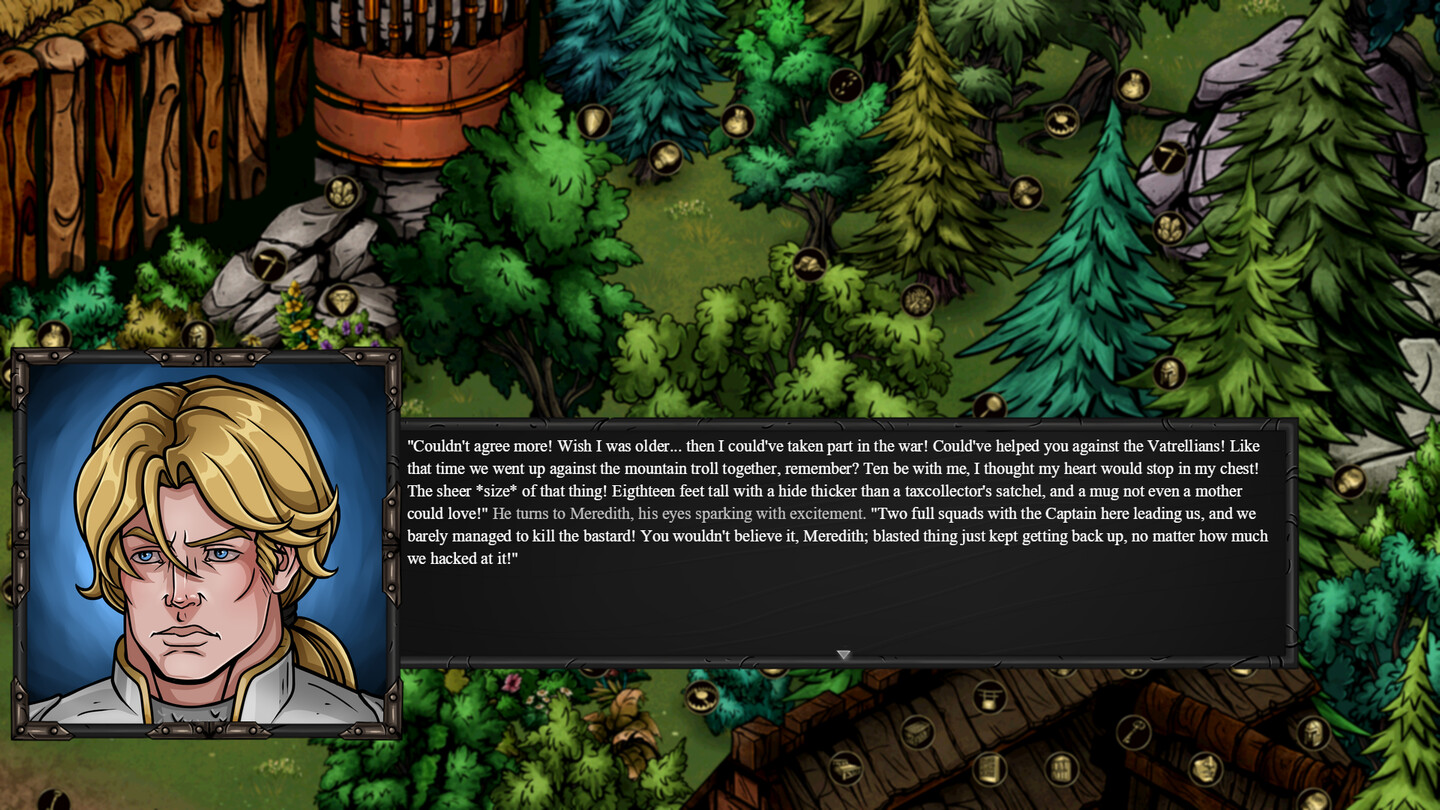Screen dimensions: 1440x810
Task: Click the moose head icon below the dialogue box
Action: (x=700, y=697)
